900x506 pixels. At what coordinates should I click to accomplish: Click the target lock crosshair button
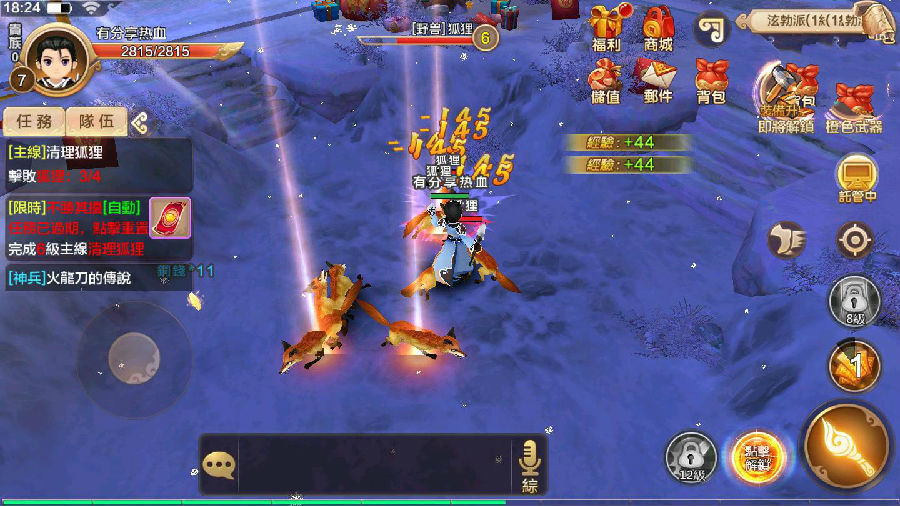[x=855, y=240]
